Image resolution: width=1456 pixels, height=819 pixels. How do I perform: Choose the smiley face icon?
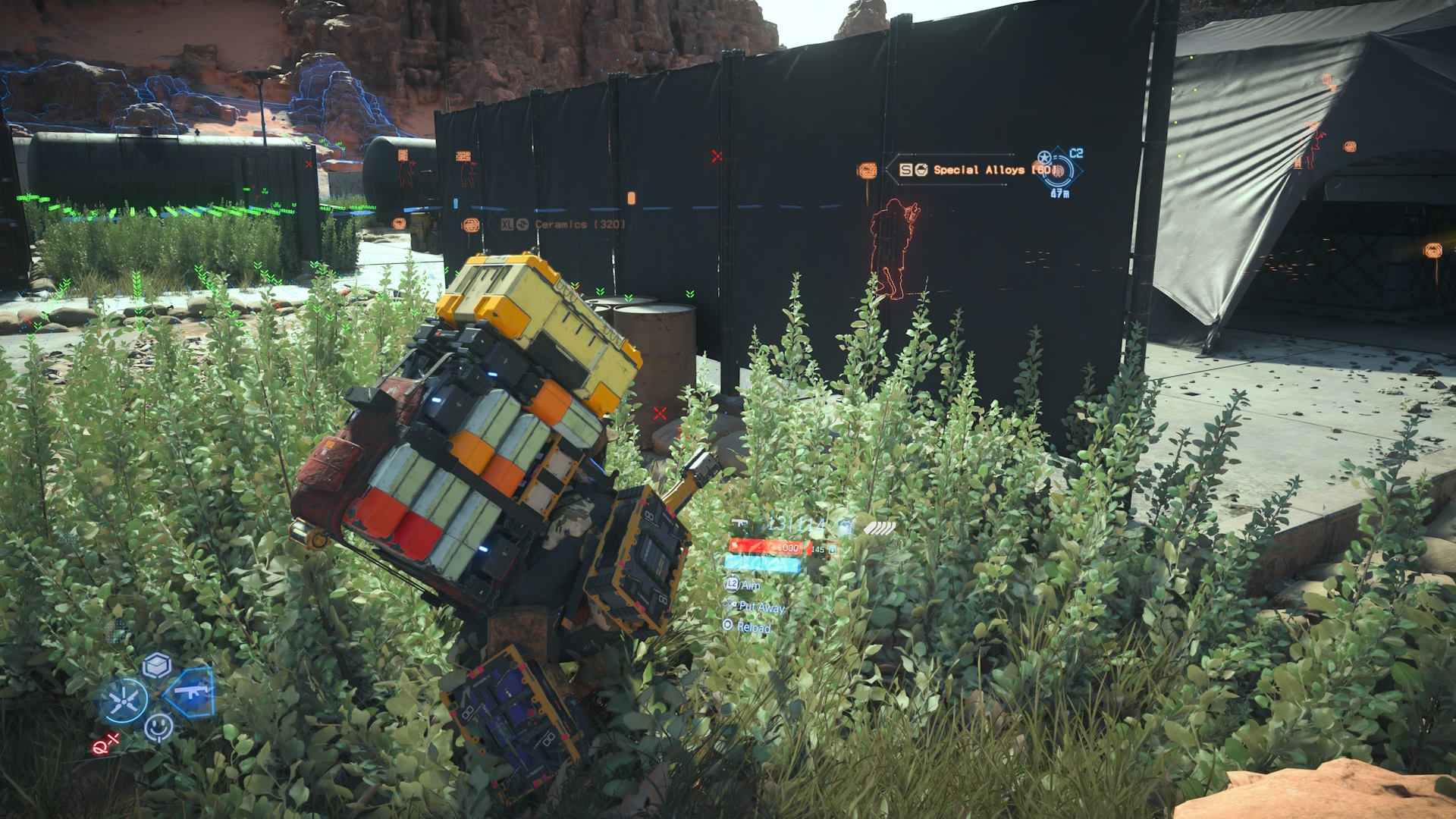tap(158, 728)
